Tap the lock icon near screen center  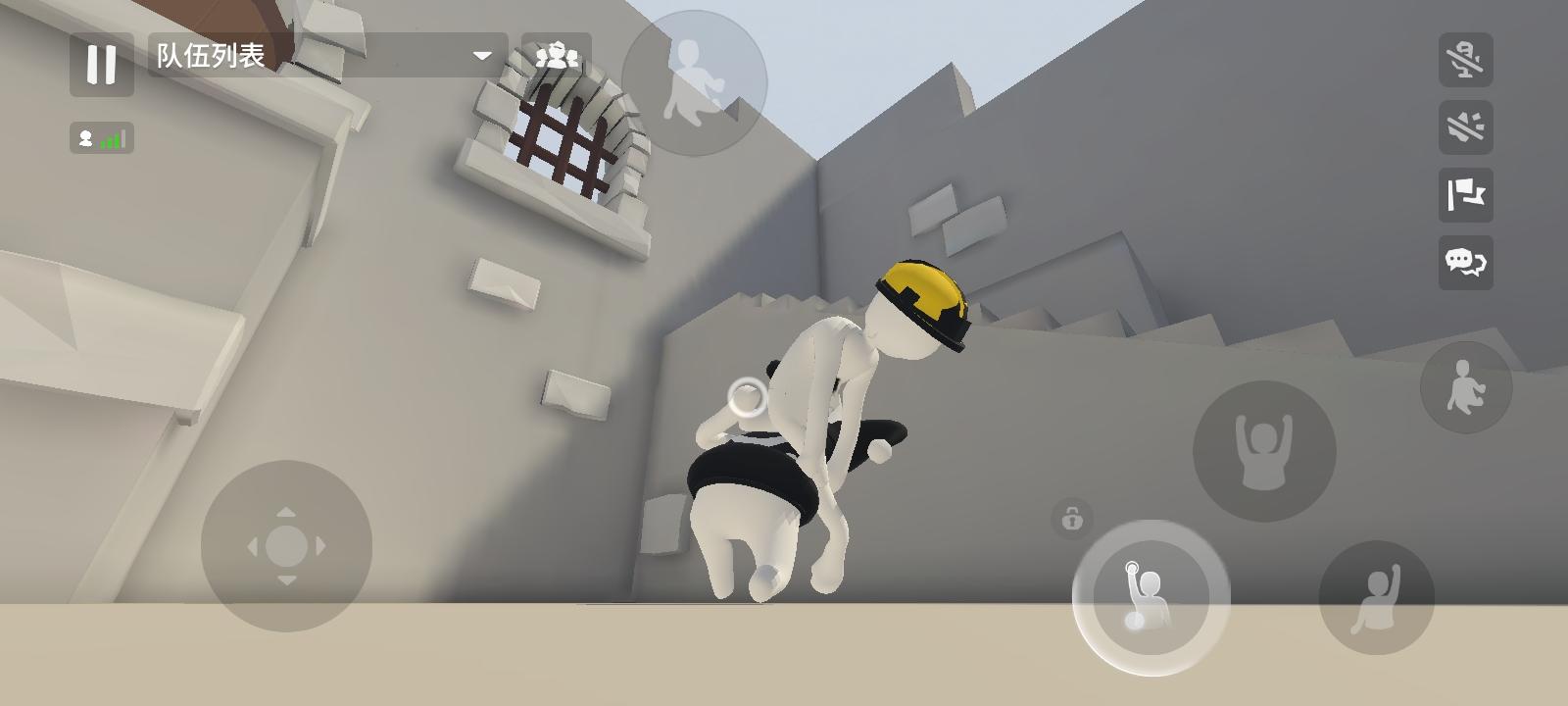click(1072, 520)
